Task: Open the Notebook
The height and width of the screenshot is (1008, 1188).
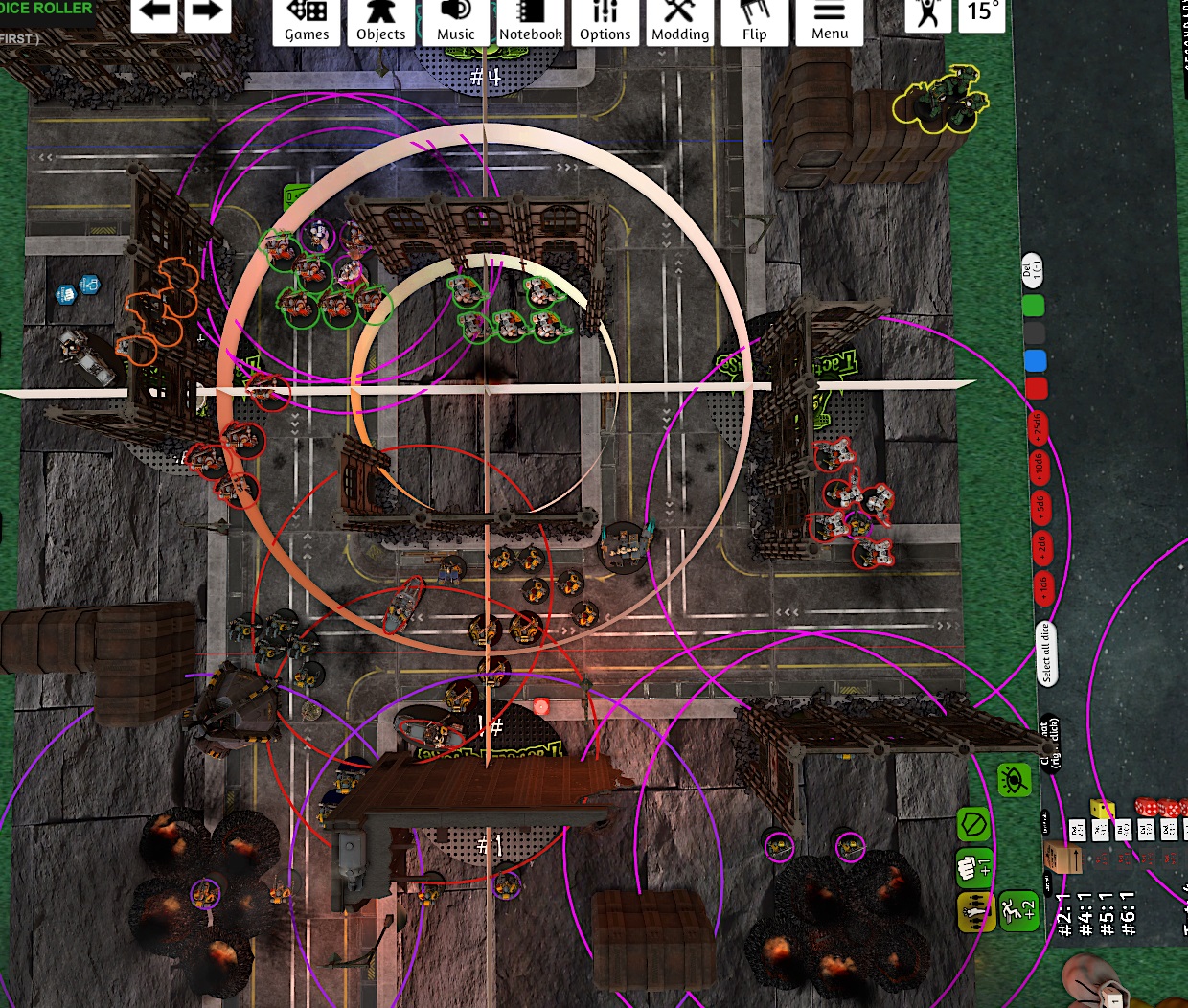Action: (x=530, y=22)
